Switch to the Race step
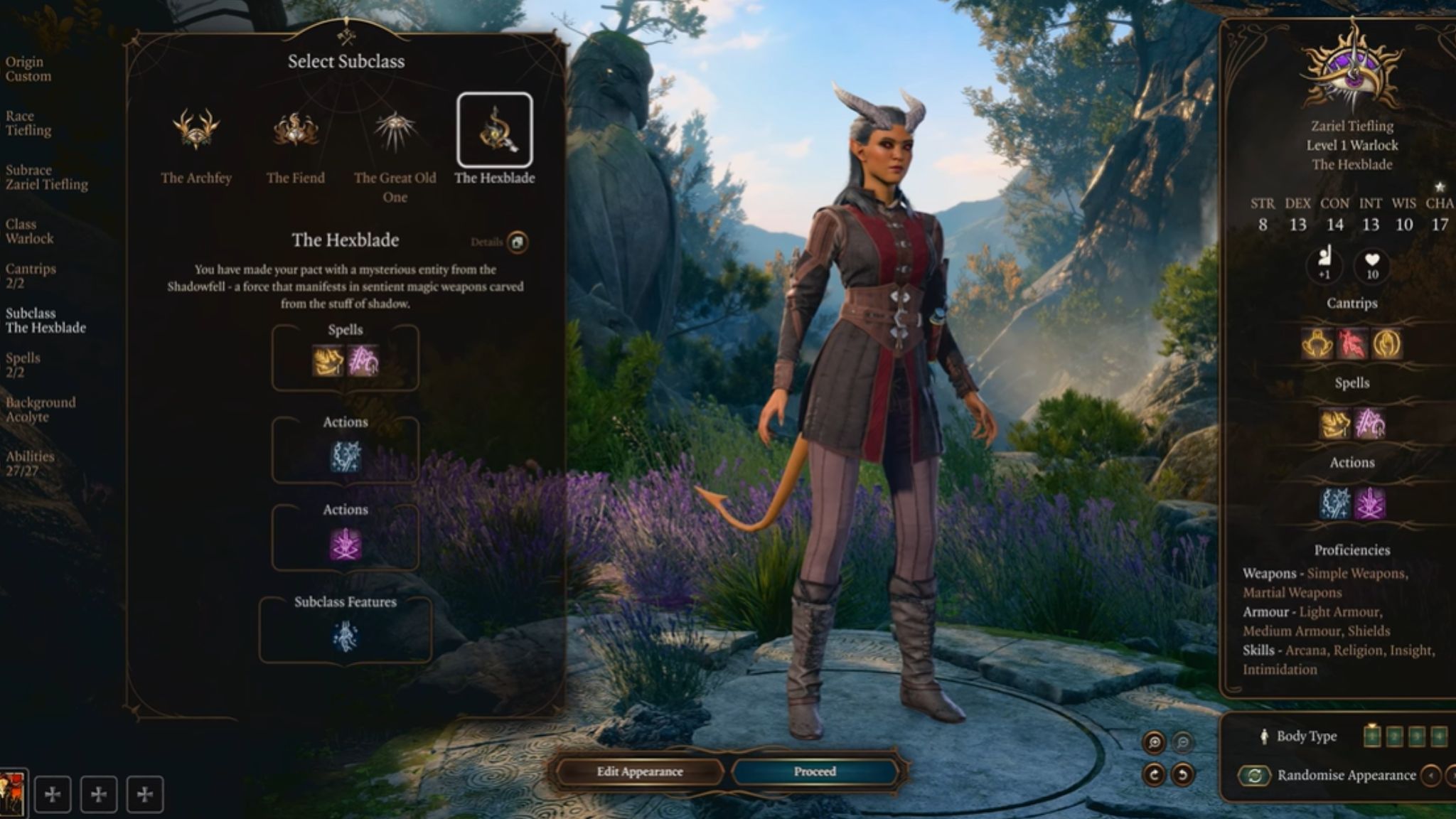Image resolution: width=1456 pixels, height=819 pixels. pyautogui.click(x=28, y=123)
